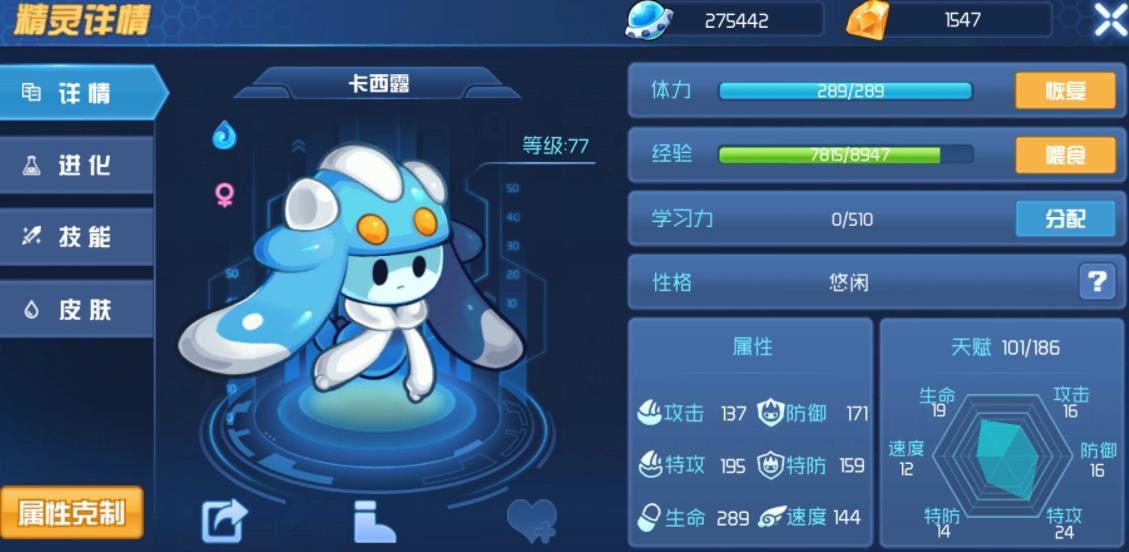Tap the UFO coin currency icon
The width and height of the screenshot is (1129, 552).
point(648,20)
